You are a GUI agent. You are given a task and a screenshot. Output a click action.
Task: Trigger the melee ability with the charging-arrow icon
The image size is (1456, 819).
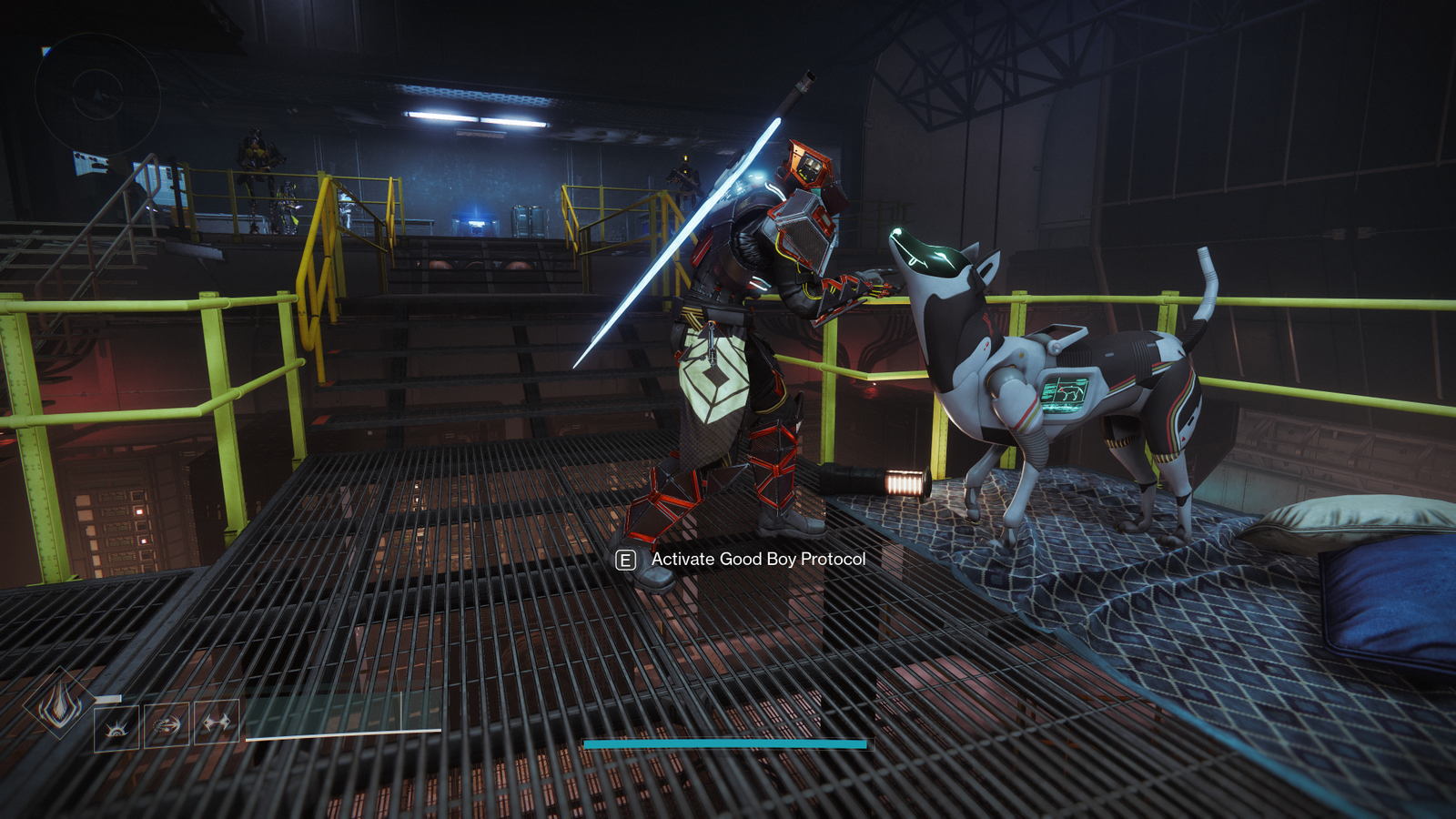(x=167, y=724)
